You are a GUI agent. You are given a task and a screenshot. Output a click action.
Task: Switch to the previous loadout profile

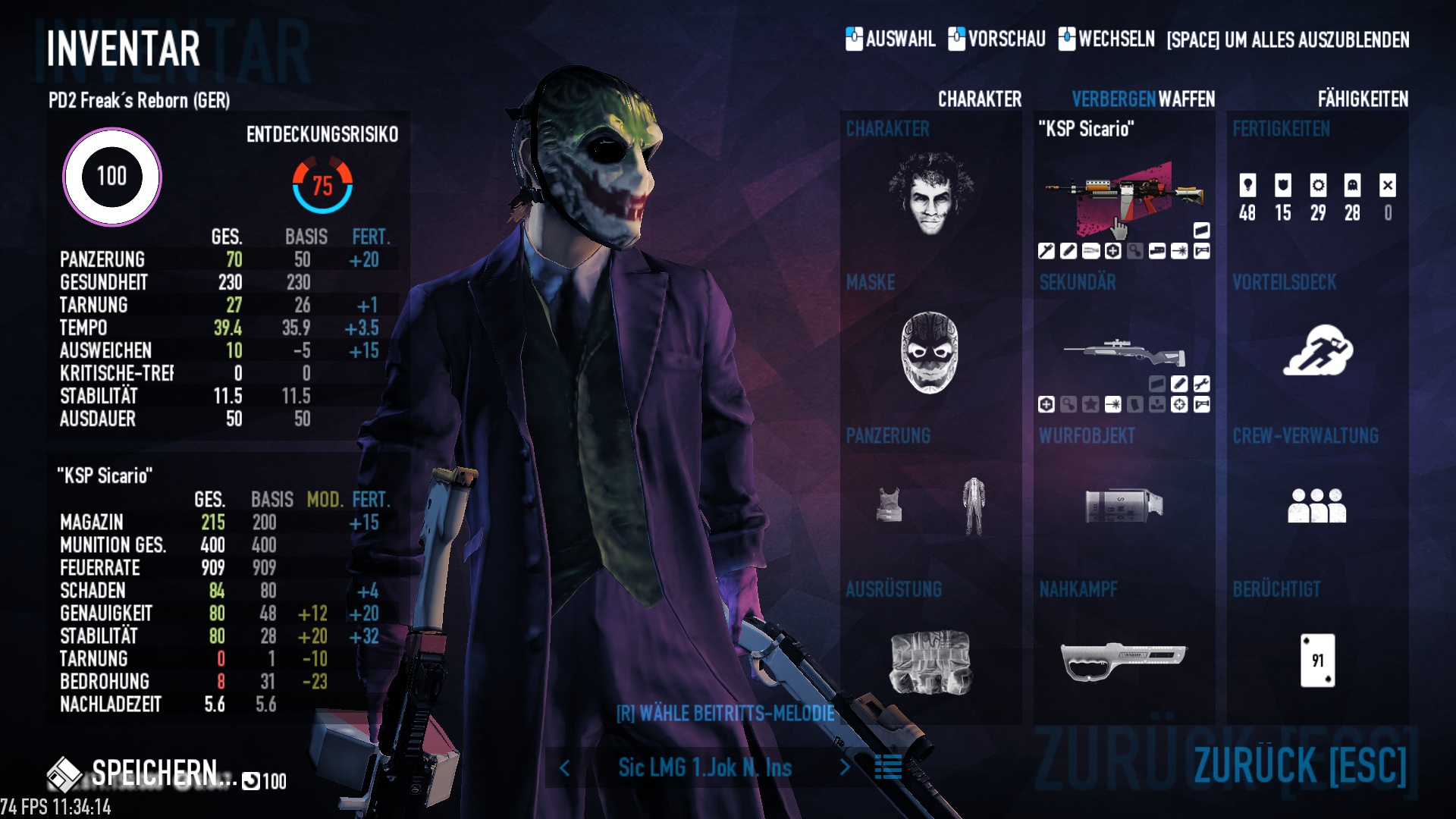(x=565, y=768)
